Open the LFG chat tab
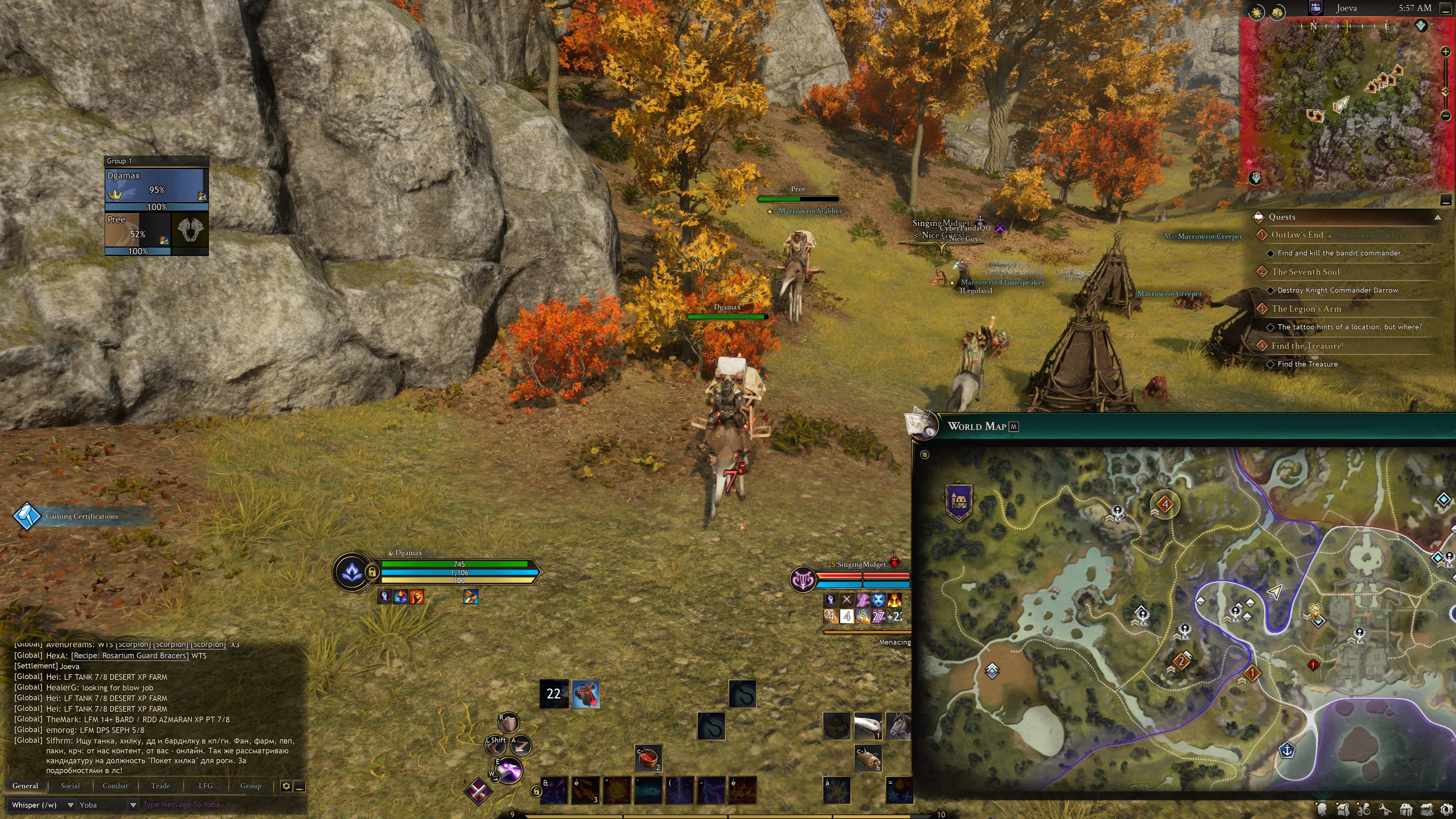This screenshot has height=819, width=1456. pos(205,786)
